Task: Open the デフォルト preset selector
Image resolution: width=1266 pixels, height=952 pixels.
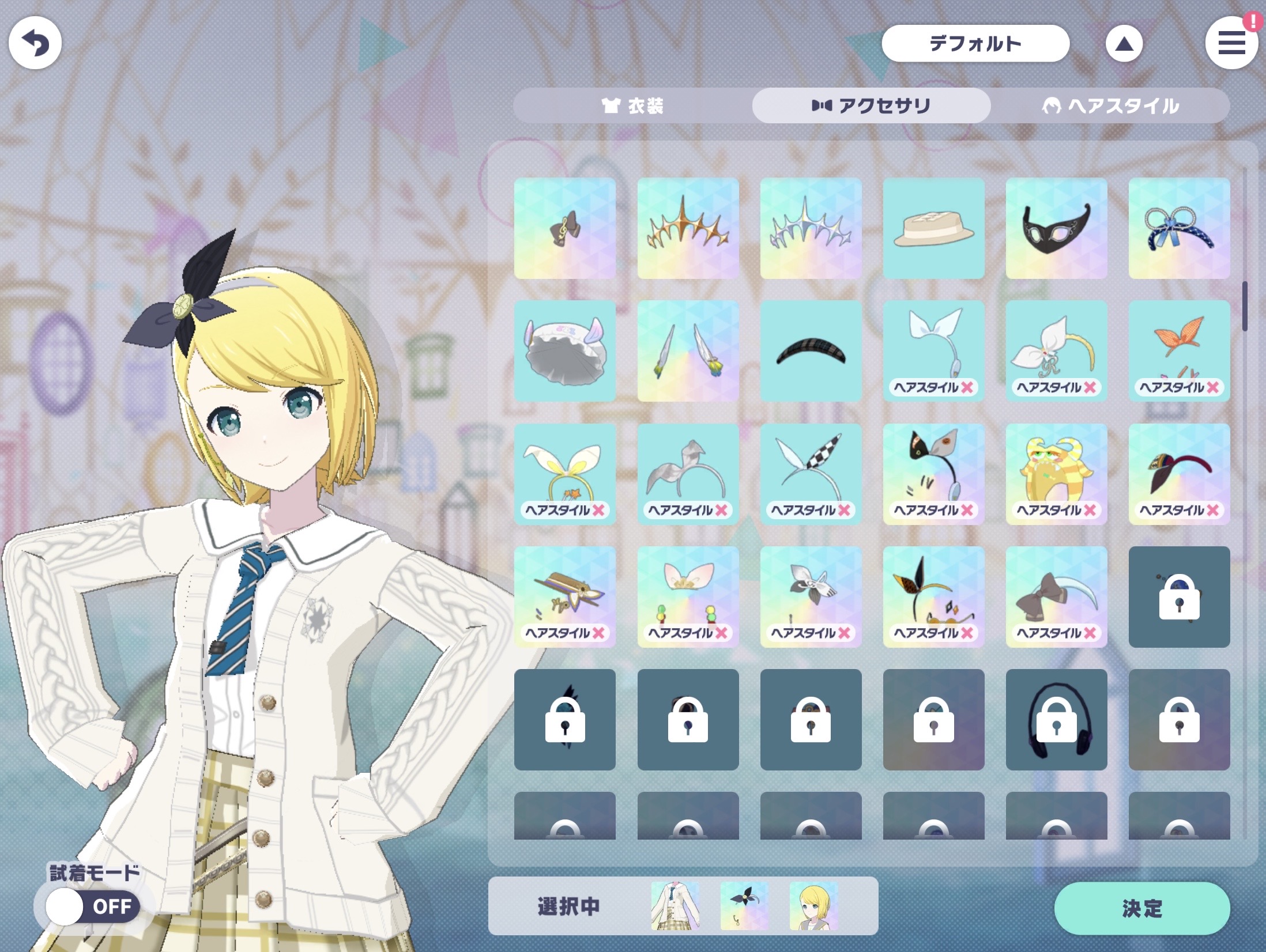Action: tap(975, 43)
